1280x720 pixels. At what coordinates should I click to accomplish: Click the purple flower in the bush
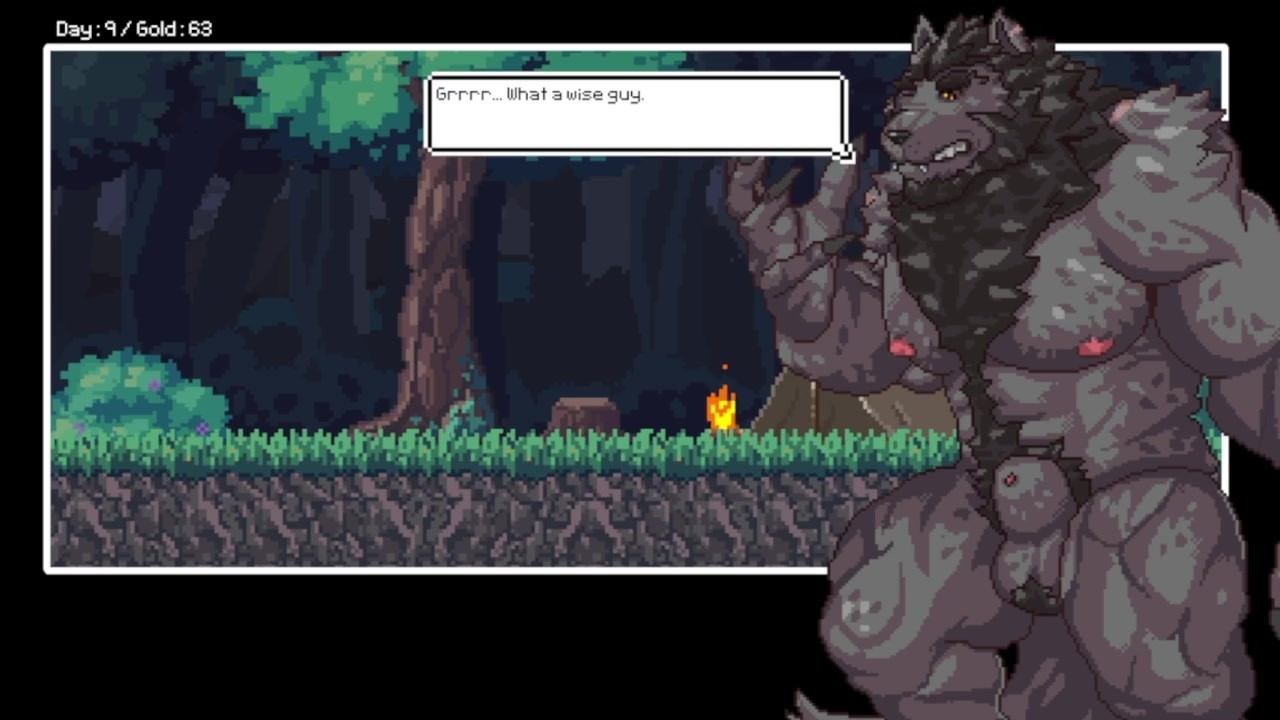155,383
